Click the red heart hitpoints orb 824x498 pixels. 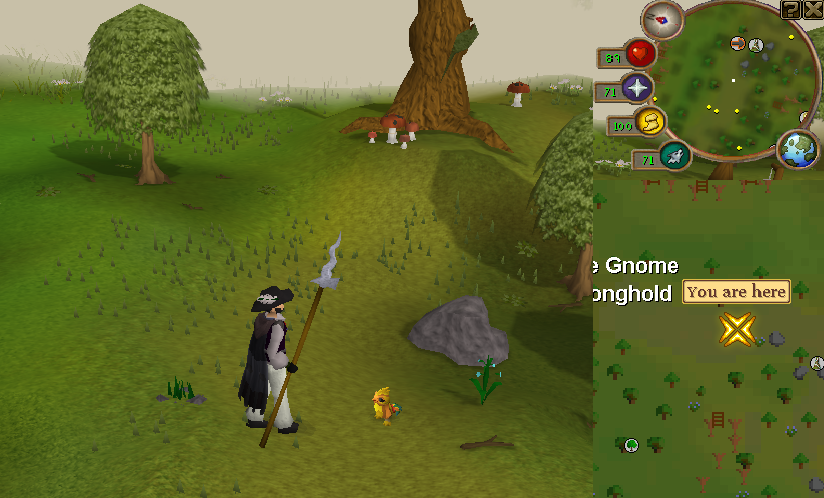(640, 53)
